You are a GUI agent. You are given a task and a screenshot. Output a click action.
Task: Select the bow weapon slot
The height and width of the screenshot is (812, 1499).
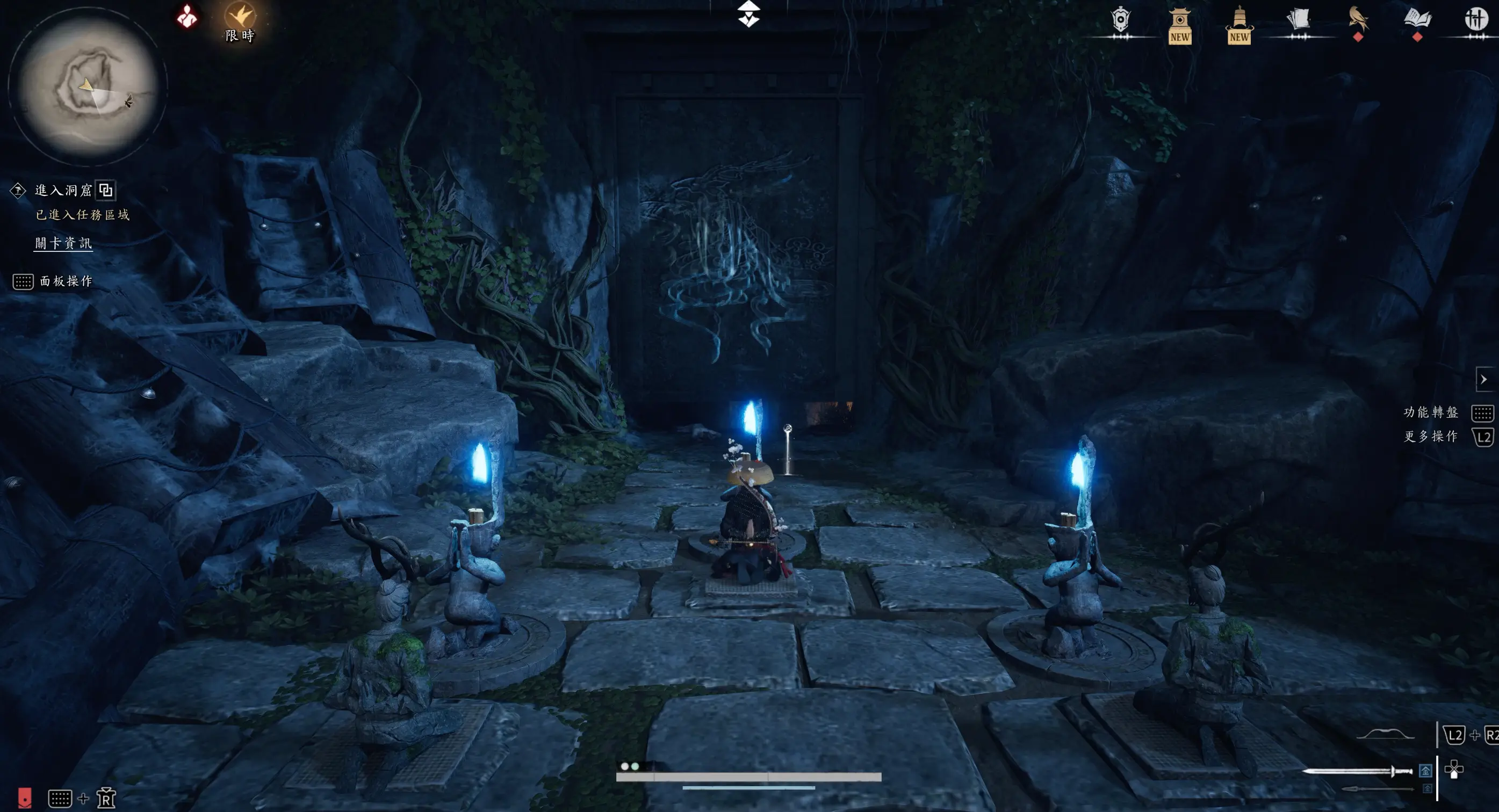(1385, 735)
